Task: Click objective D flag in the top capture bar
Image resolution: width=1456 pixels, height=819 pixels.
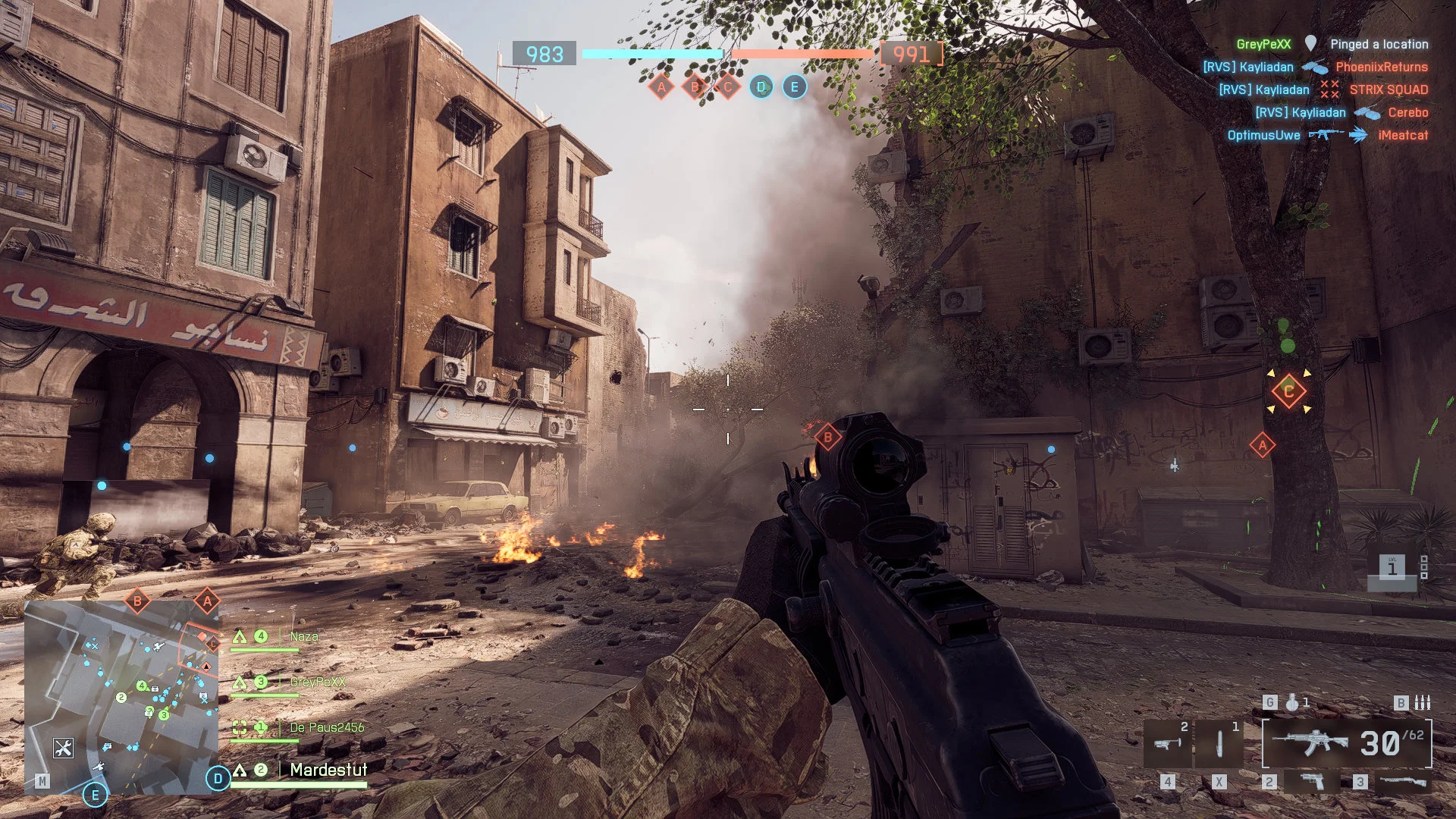Action: tap(761, 87)
